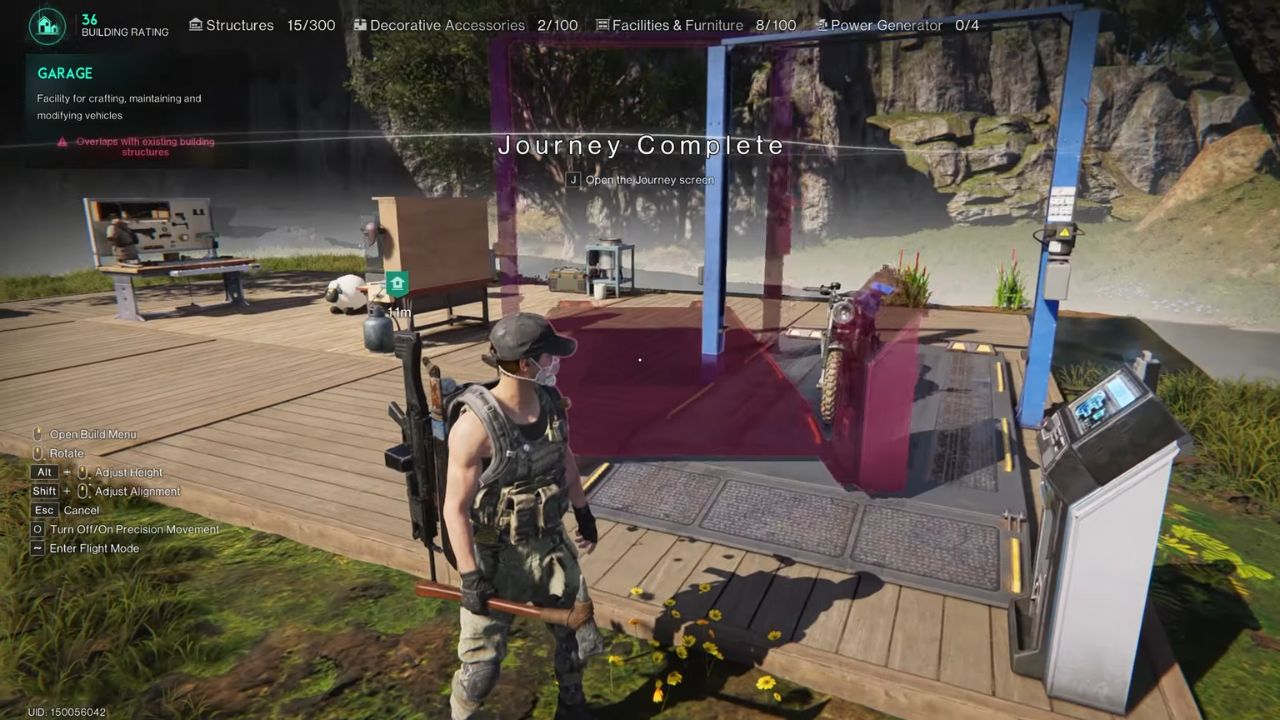
Task: Toggle Flight Mode via the tilde hint
Action: [x=37, y=548]
